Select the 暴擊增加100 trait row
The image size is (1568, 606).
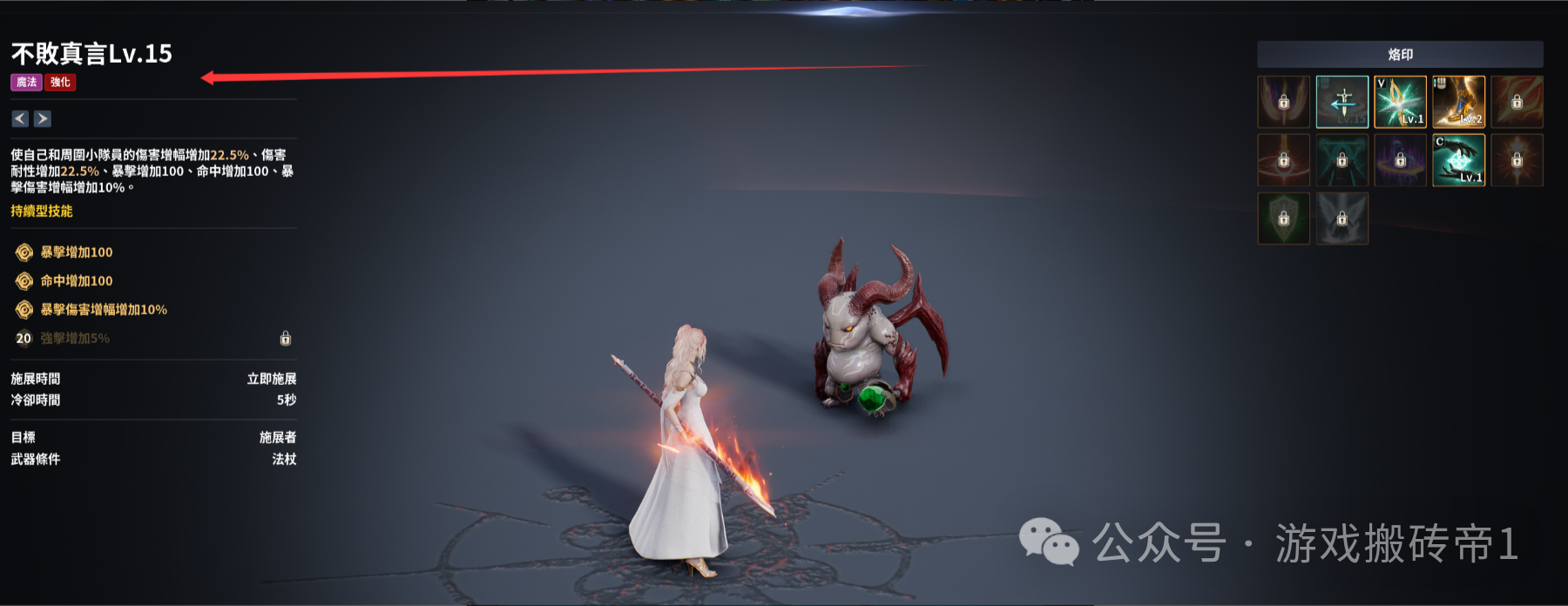tap(77, 252)
